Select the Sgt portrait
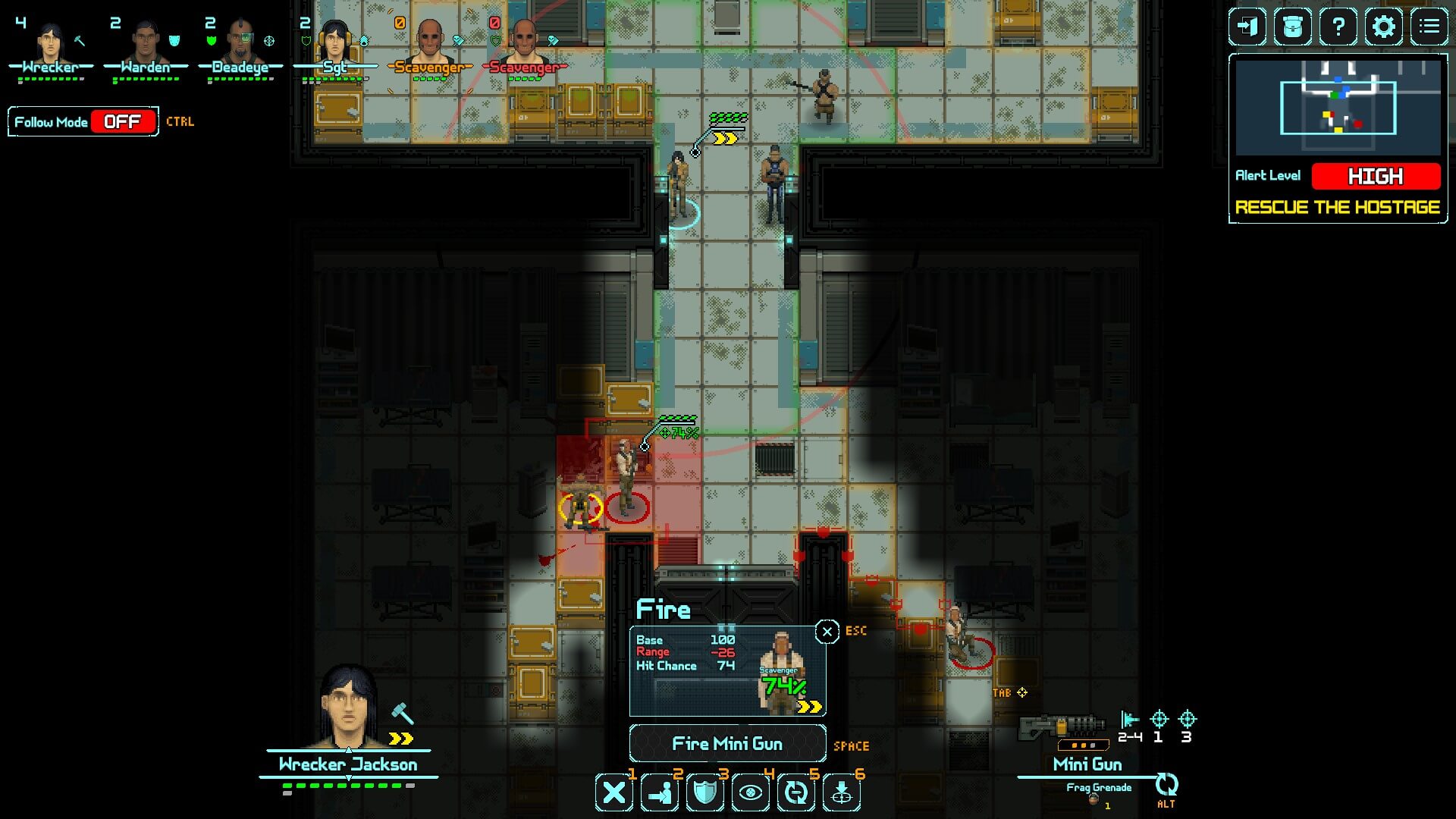Viewport: 1456px width, 819px height. [334, 45]
